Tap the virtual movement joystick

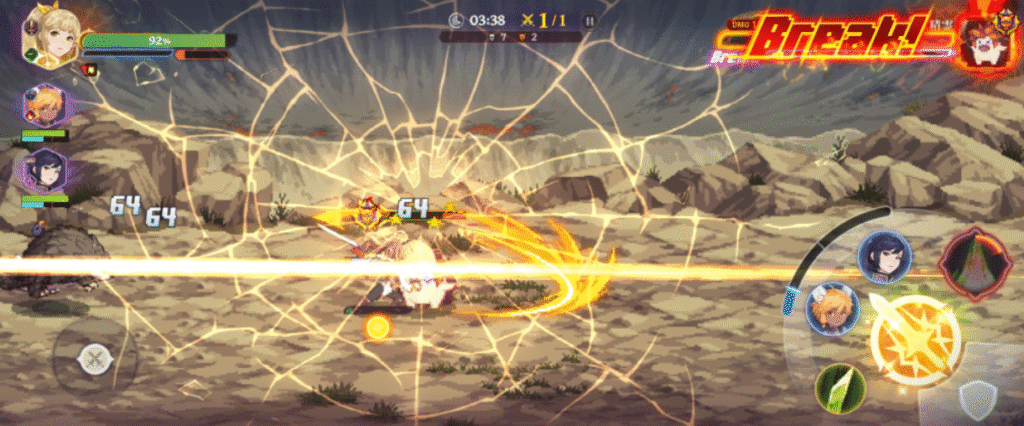pos(95,357)
